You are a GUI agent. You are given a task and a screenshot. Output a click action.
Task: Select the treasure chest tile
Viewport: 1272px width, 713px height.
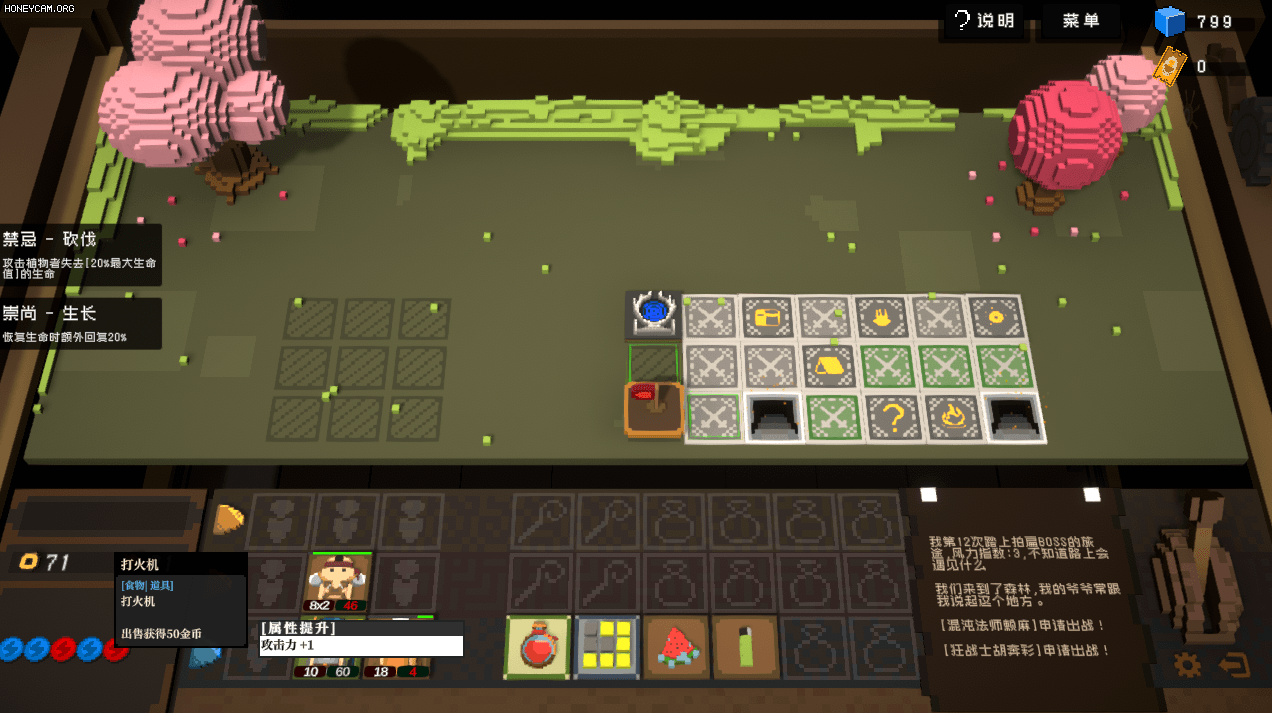[x=768, y=318]
